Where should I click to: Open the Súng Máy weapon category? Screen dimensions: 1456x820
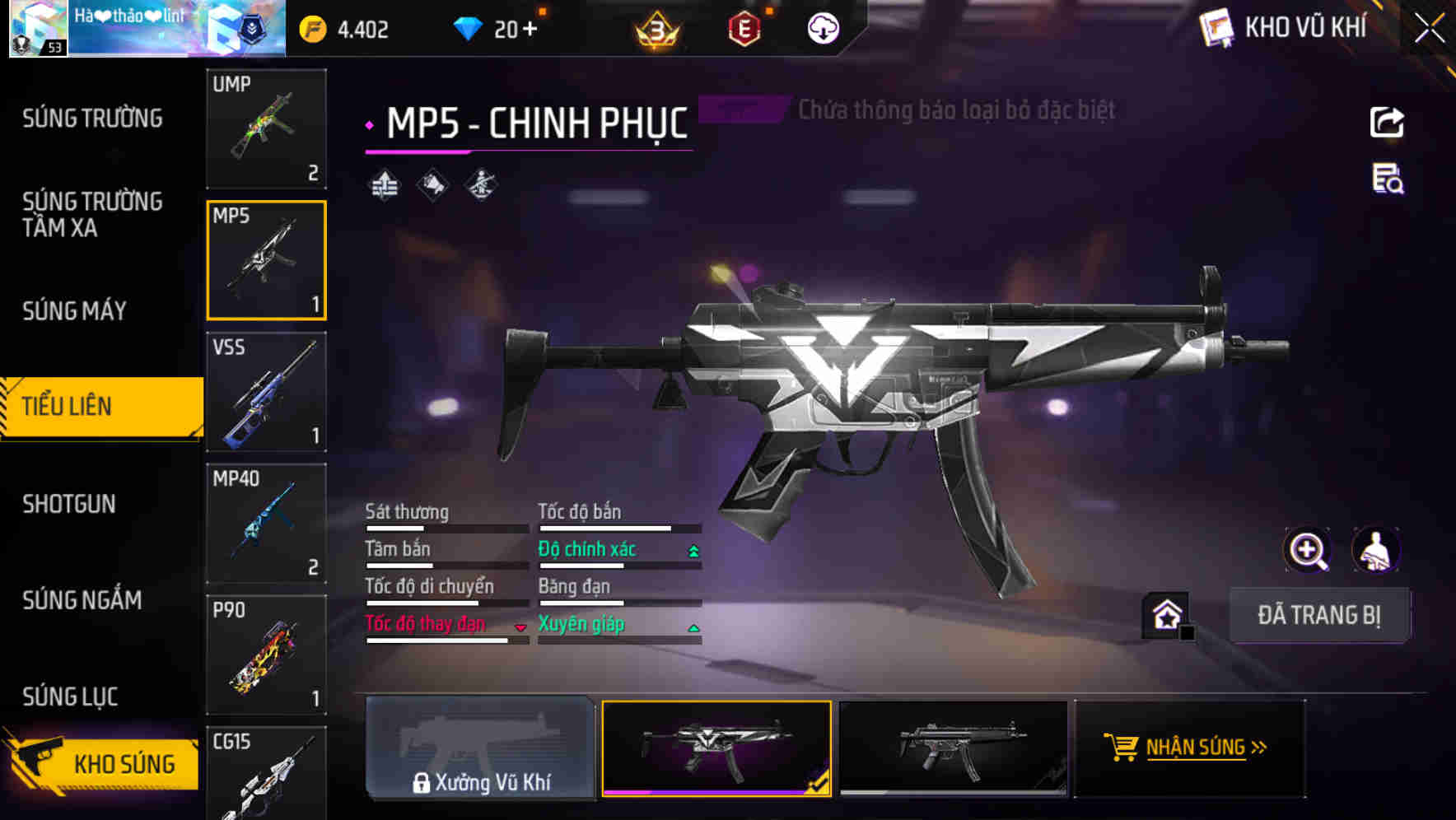click(x=74, y=311)
